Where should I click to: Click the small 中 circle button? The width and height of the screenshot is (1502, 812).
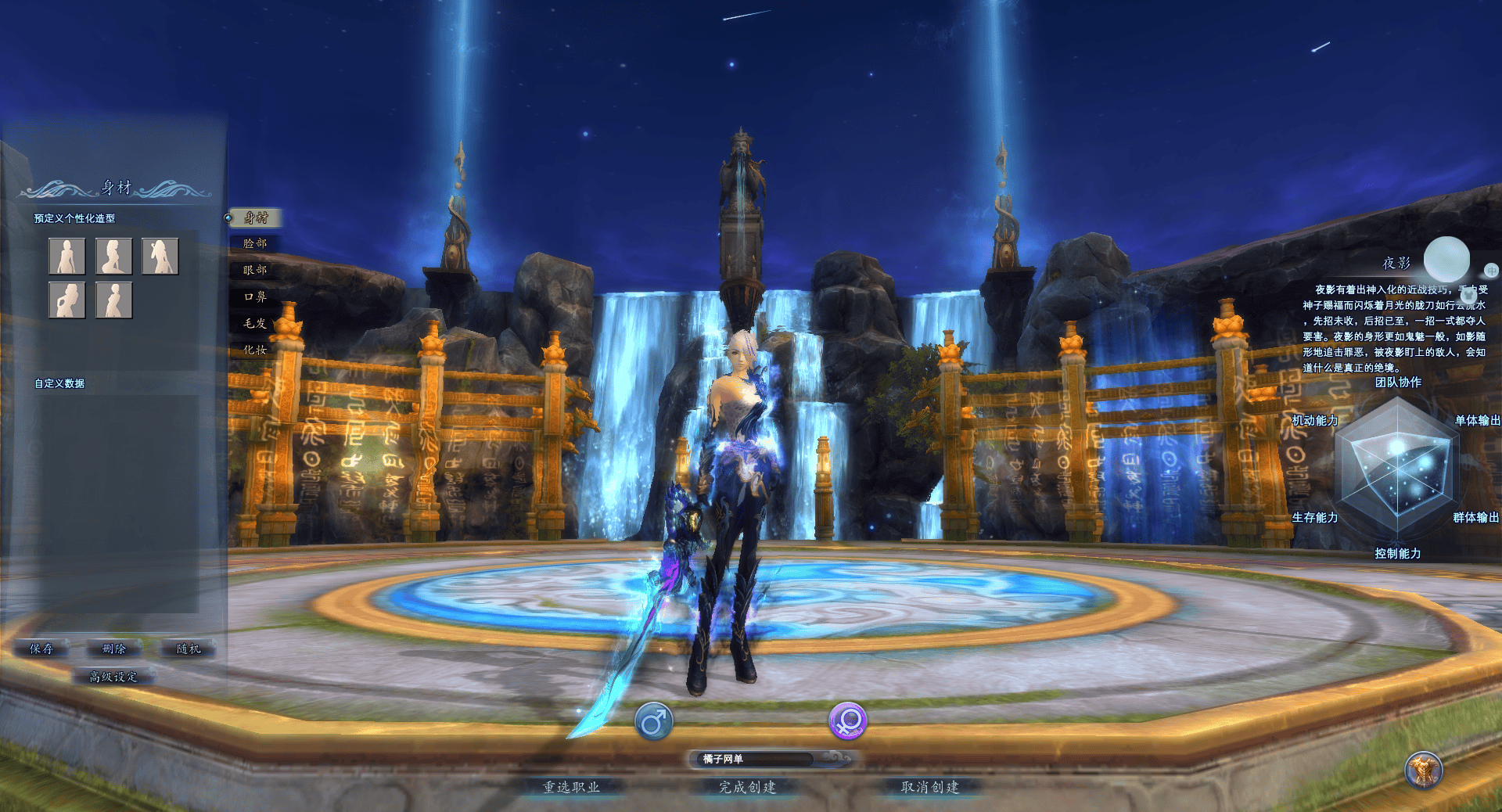click(x=1491, y=271)
